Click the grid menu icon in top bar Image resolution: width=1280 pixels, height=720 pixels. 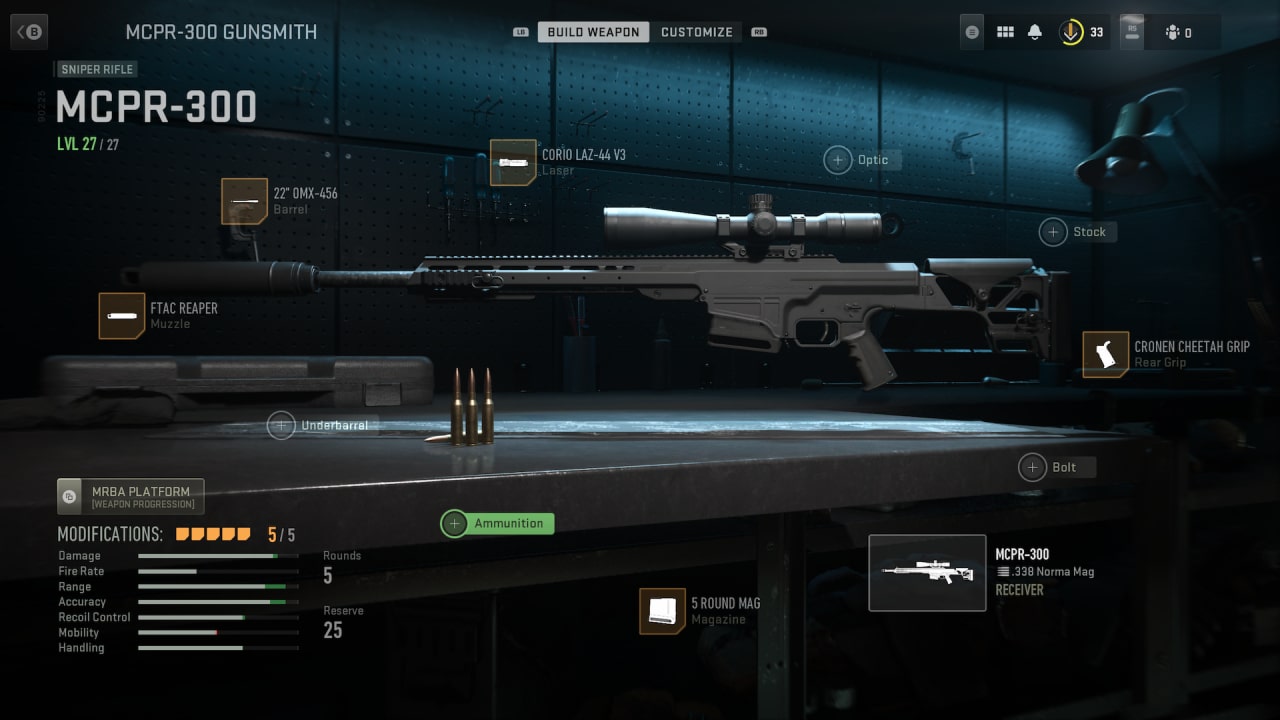(1004, 31)
